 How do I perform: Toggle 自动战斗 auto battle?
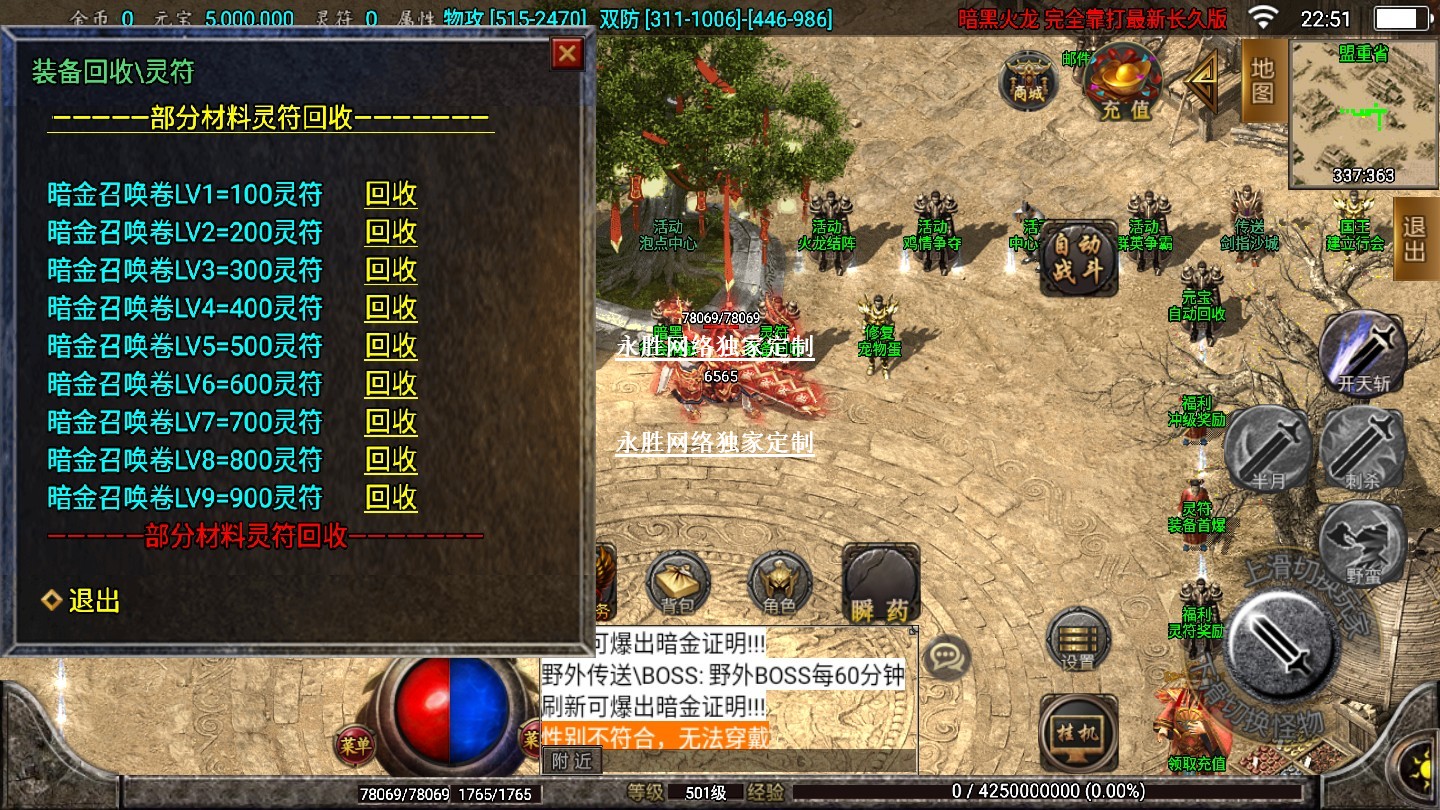pyautogui.click(x=1077, y=259)
